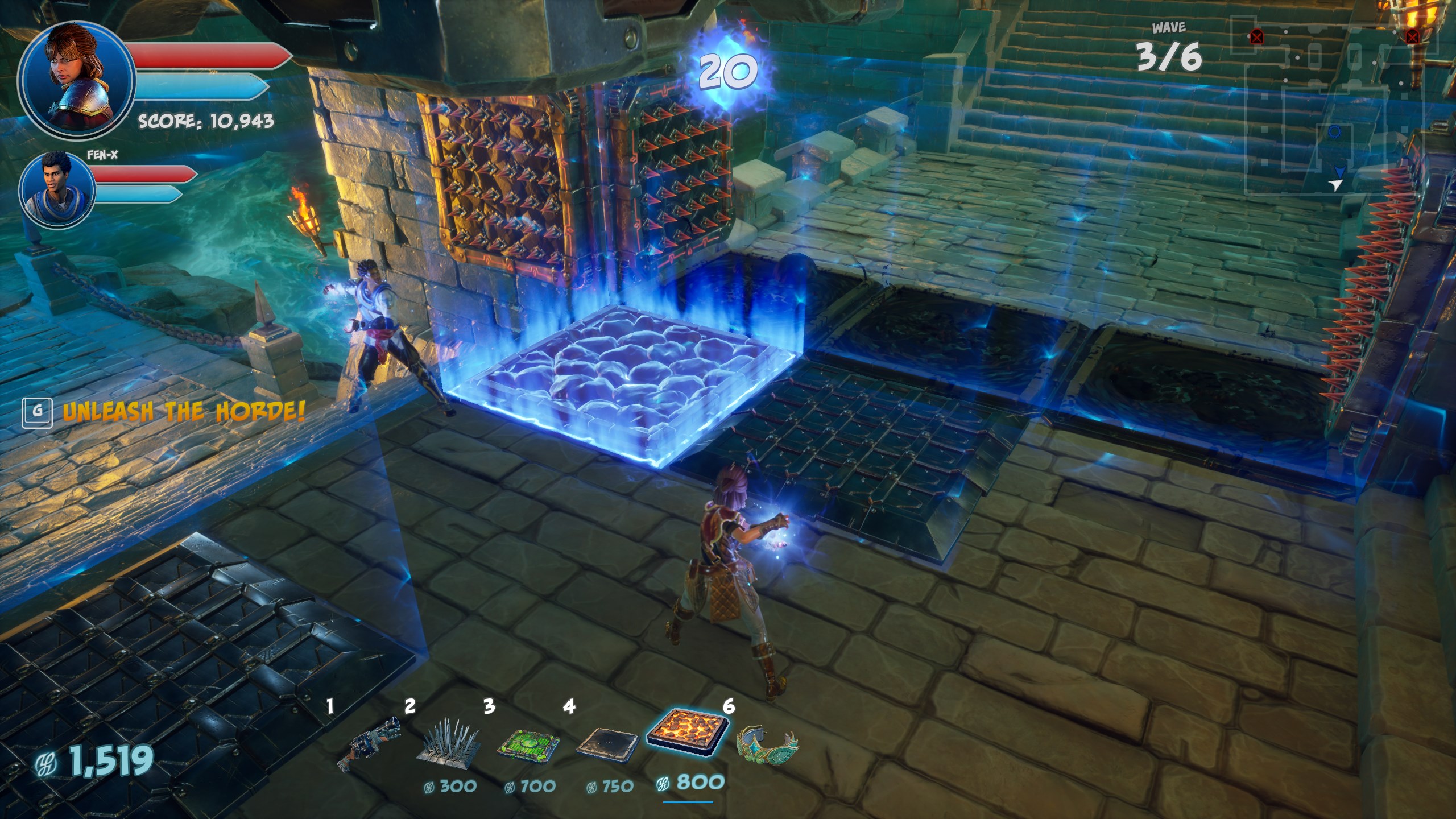Select teammate Fen-X's portrait
Viewport: 1456px width, 819px height.
tap(57, 188)
